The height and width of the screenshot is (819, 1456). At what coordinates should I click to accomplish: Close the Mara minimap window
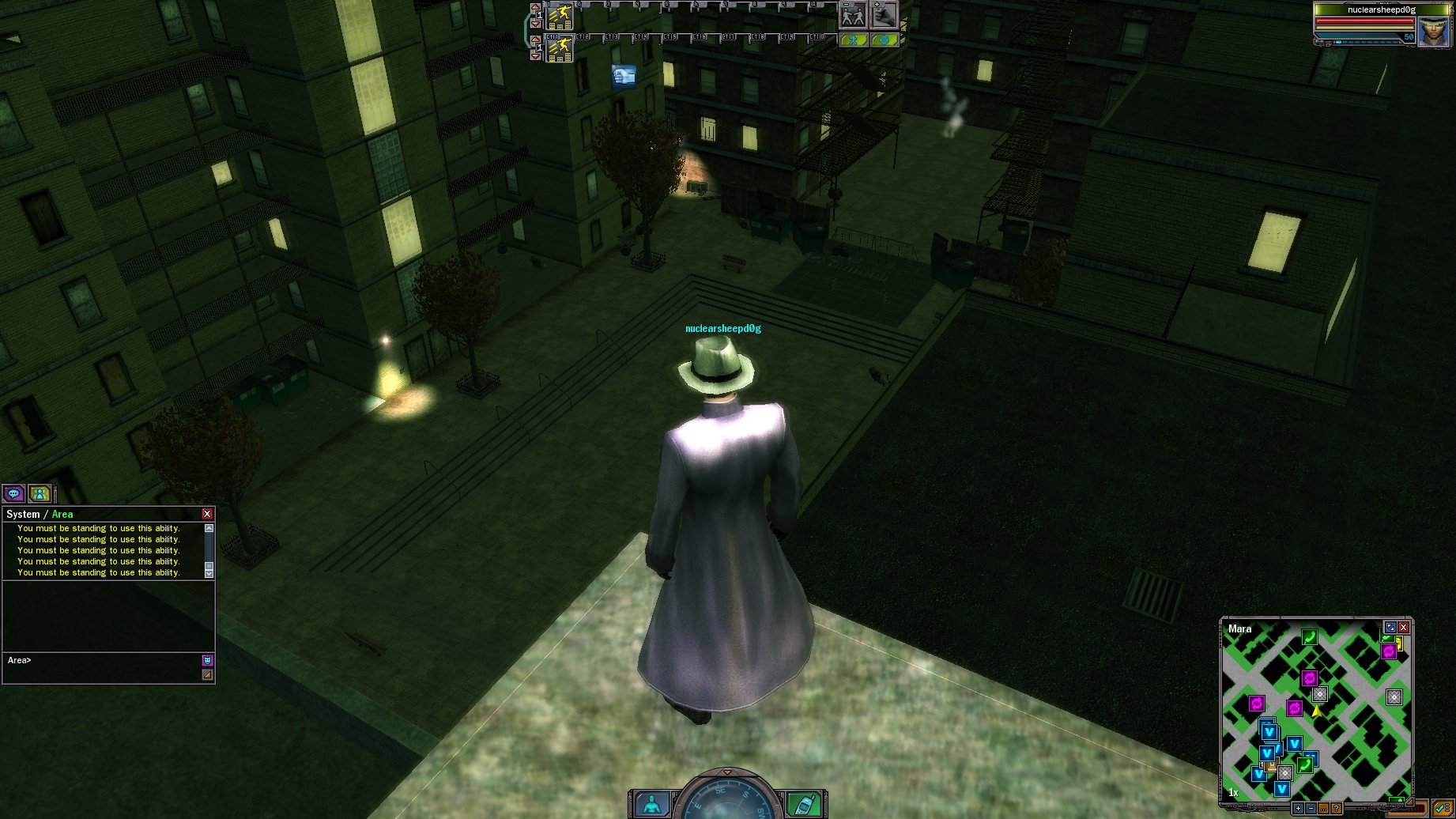click(1404, 628)
